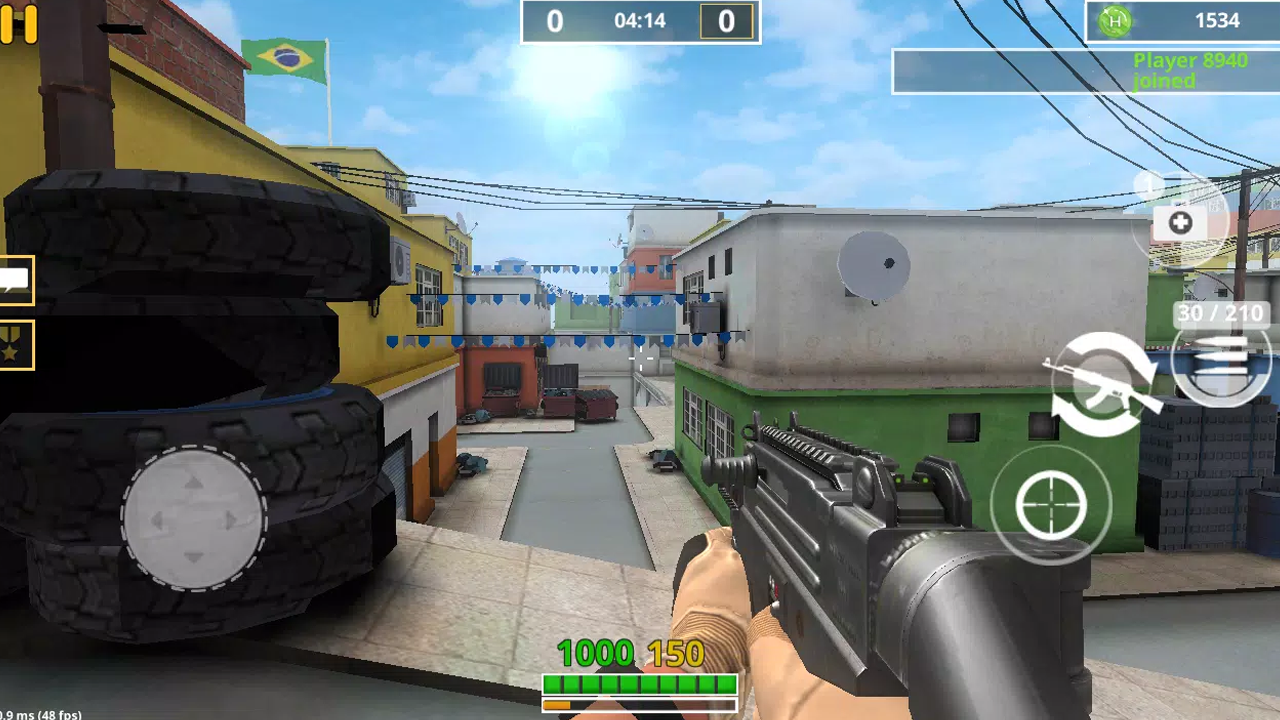The height and width of the screenshot is (720, 1280).
Task: Tap the match timer showing 04:14
Action: tap(640, 21)
